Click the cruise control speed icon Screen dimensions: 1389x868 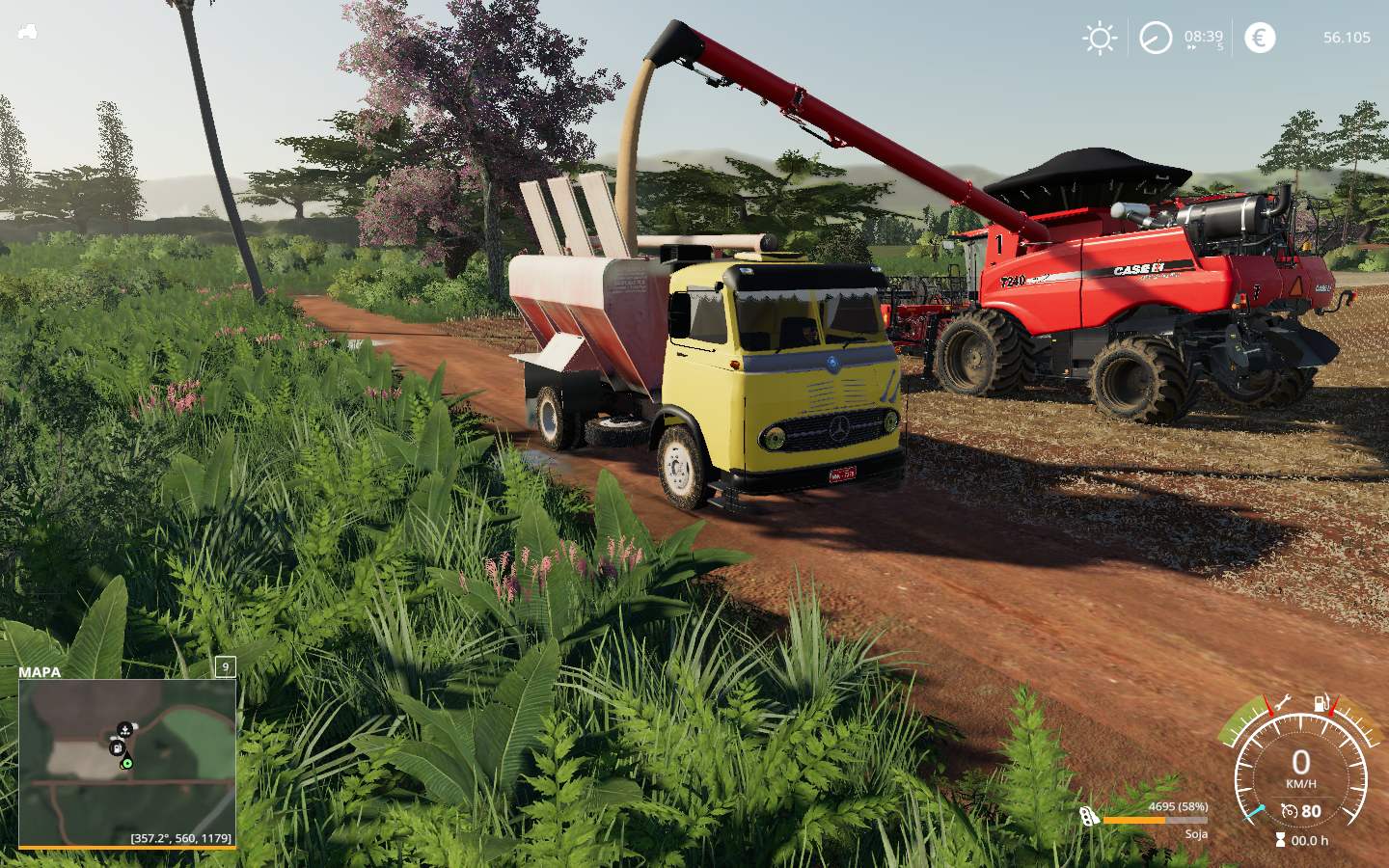point(1291,811)
